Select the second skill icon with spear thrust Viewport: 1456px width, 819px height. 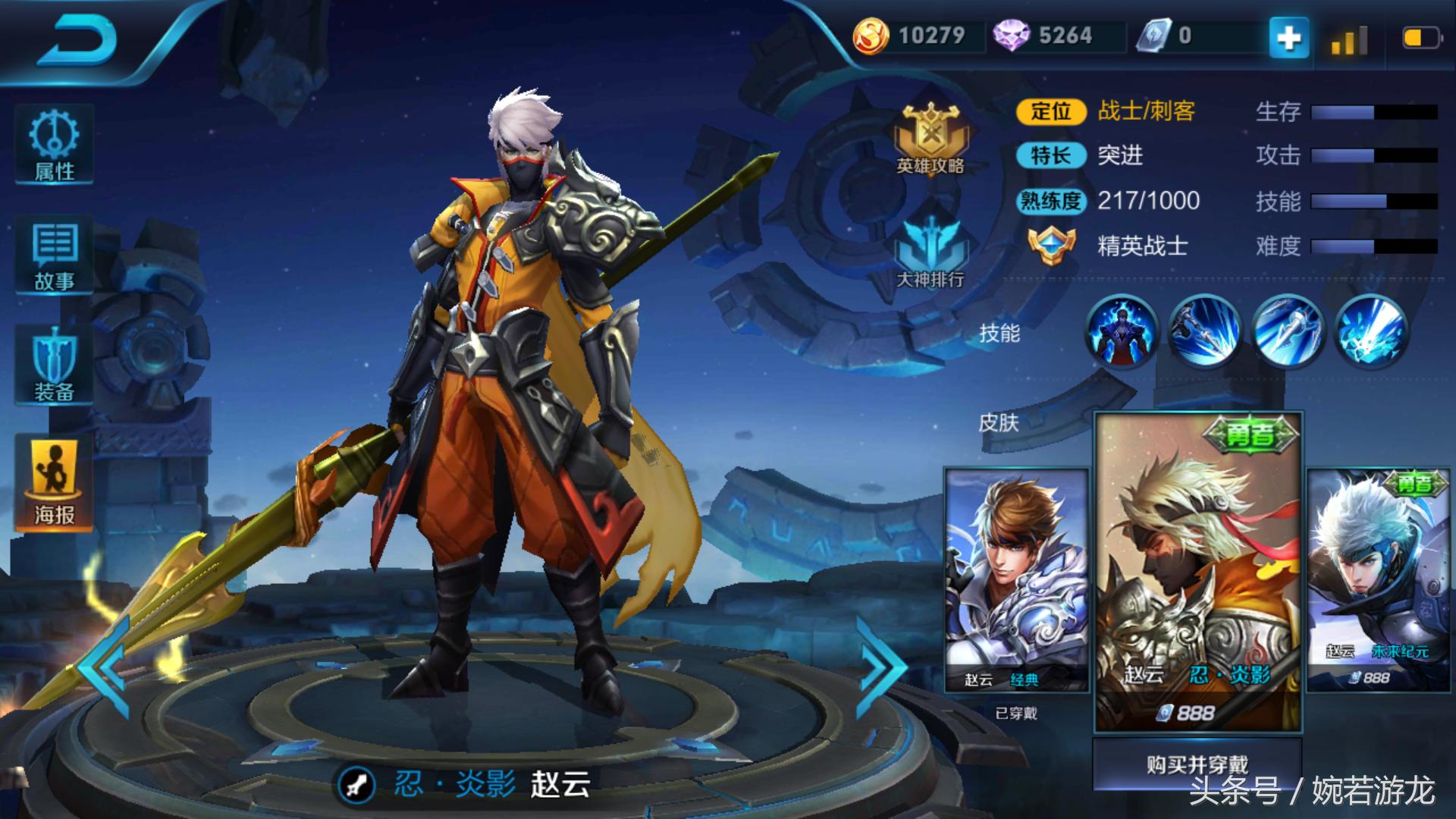point(1204,332)
